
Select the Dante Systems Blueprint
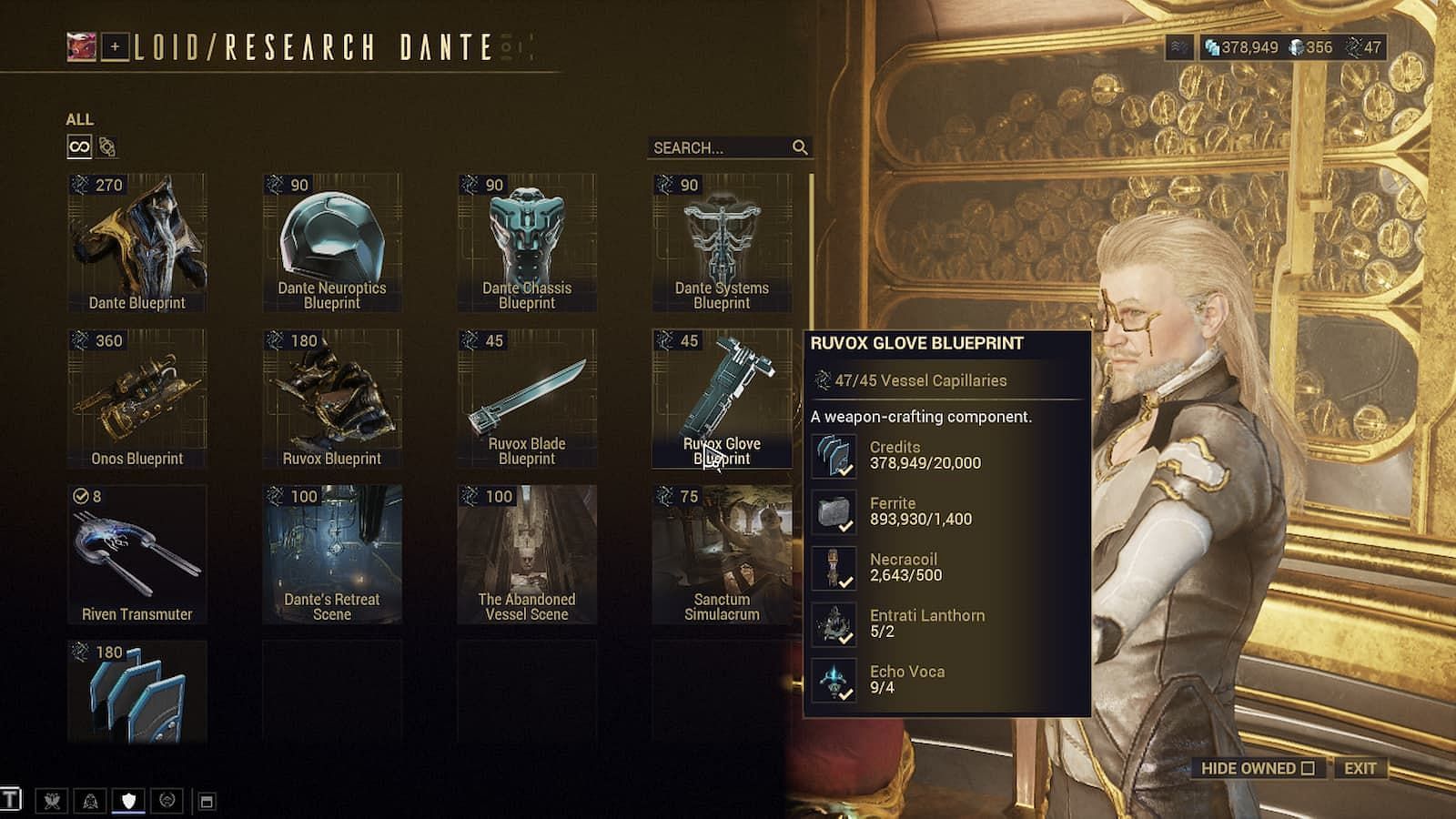click(x=722, y=243)
